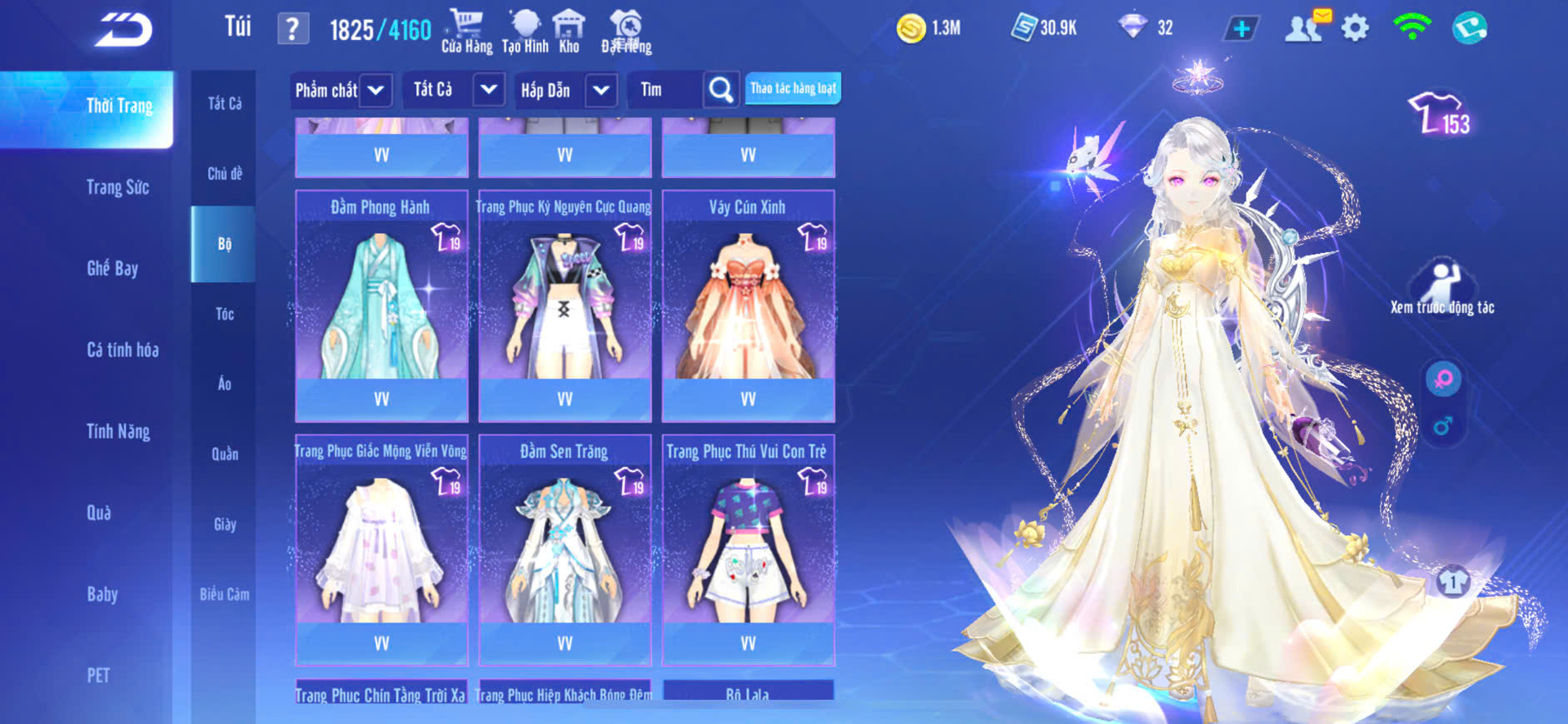Pick the Váy Cún Xinh outfit
Screen dimensions: 1568x724
click(x=748, y=300)
